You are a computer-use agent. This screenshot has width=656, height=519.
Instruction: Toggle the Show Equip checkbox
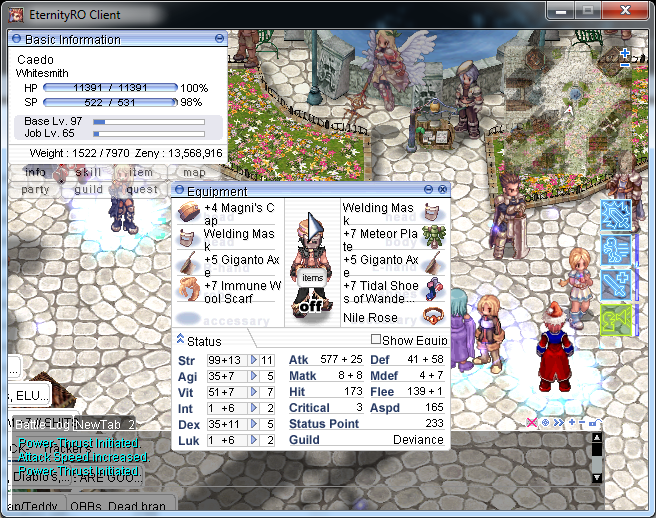pos(376,340)
